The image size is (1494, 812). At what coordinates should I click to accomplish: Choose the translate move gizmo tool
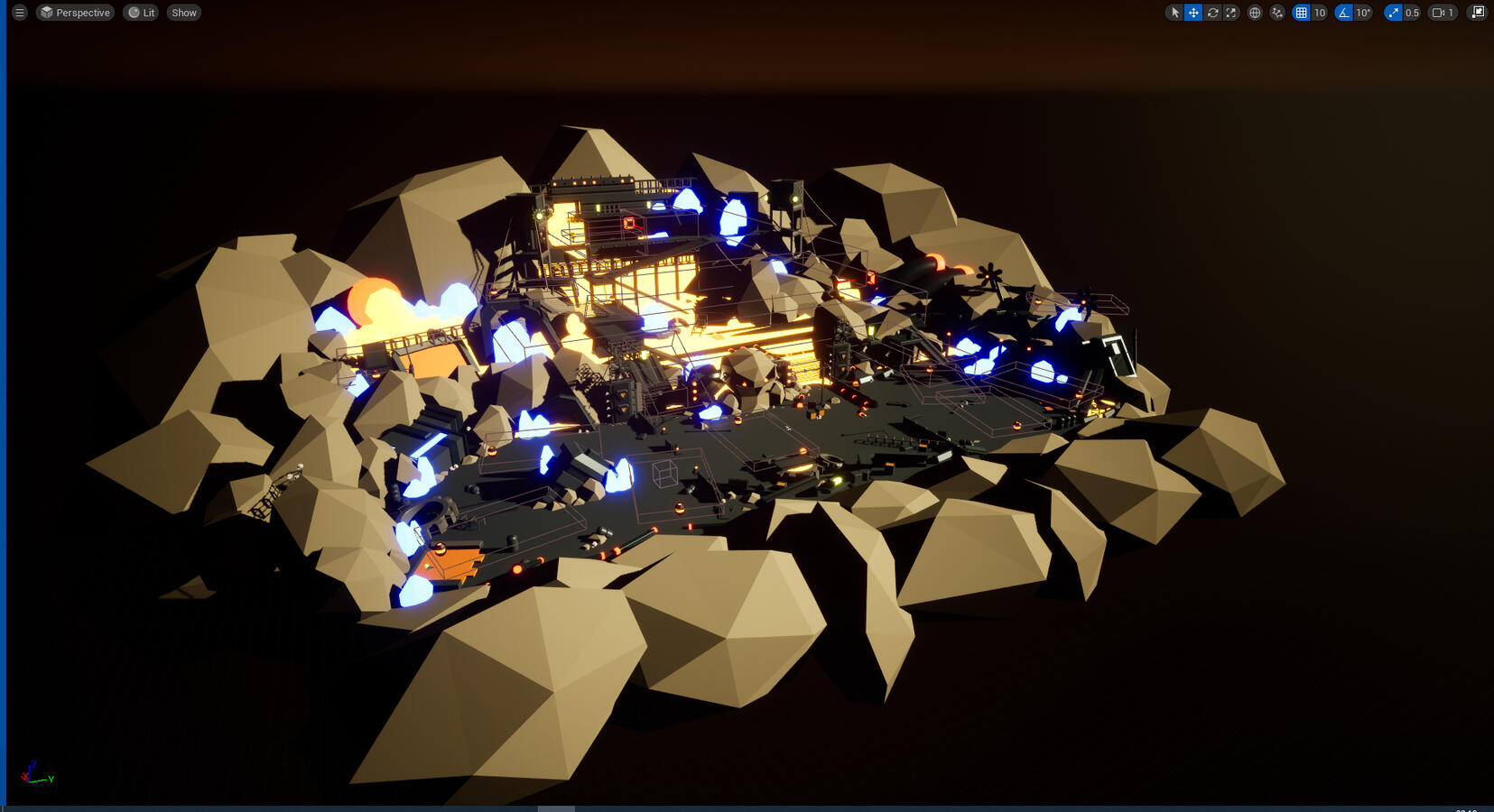point(1193,13)
